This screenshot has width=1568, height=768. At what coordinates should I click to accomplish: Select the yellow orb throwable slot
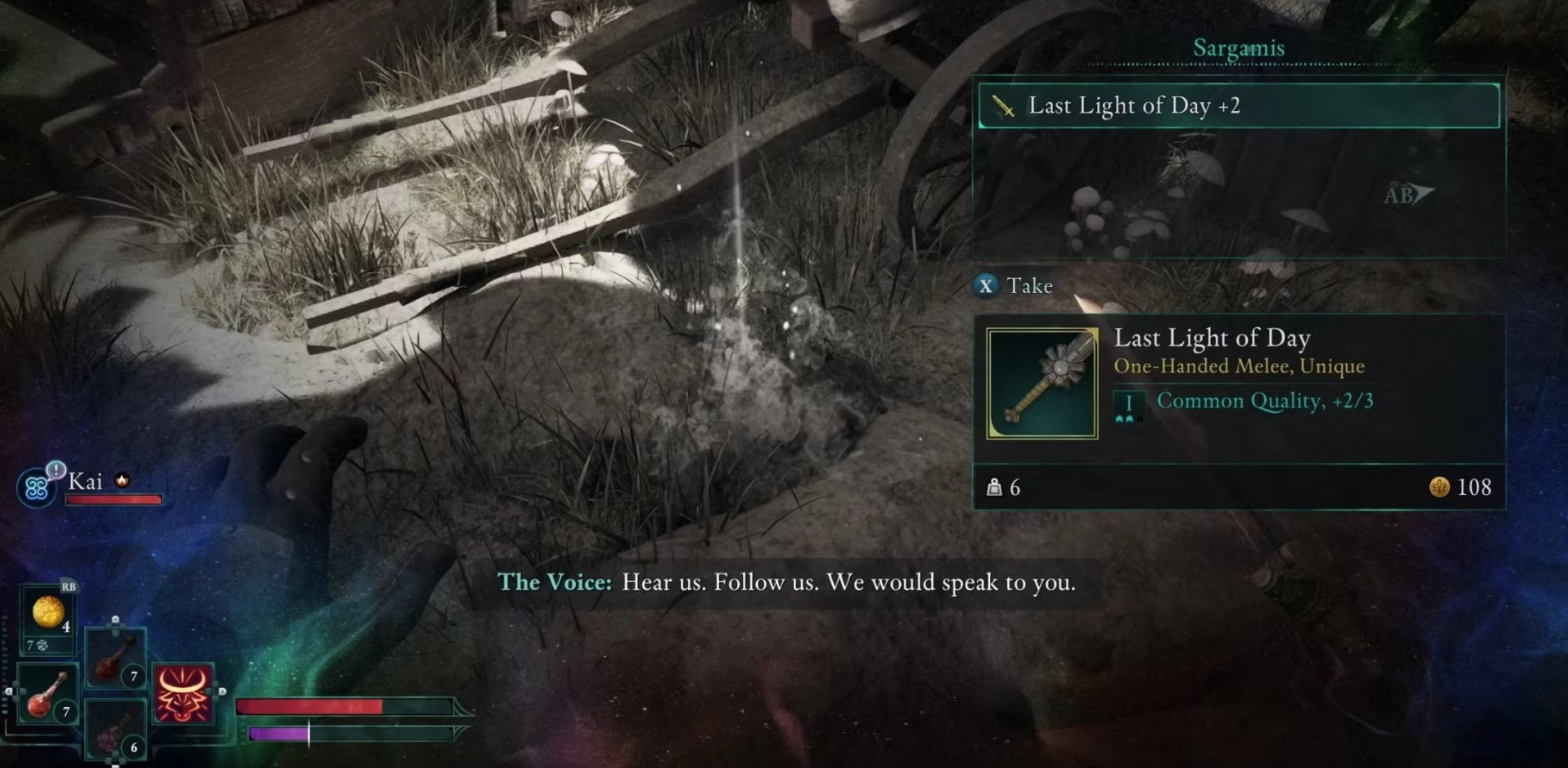pos(48,614)
